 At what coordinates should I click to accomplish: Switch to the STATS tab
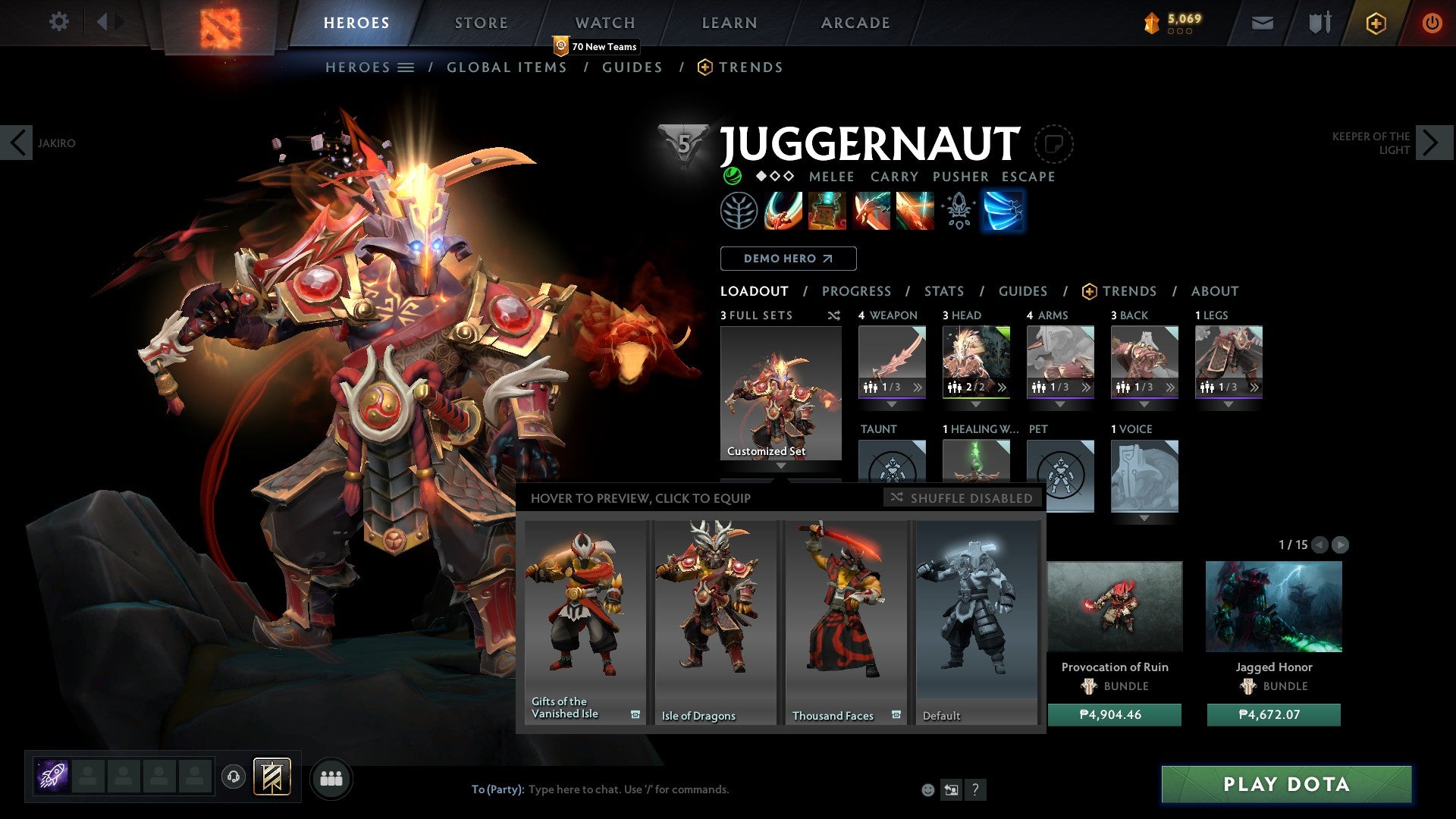pyautogui.click(x=943, y=290)
